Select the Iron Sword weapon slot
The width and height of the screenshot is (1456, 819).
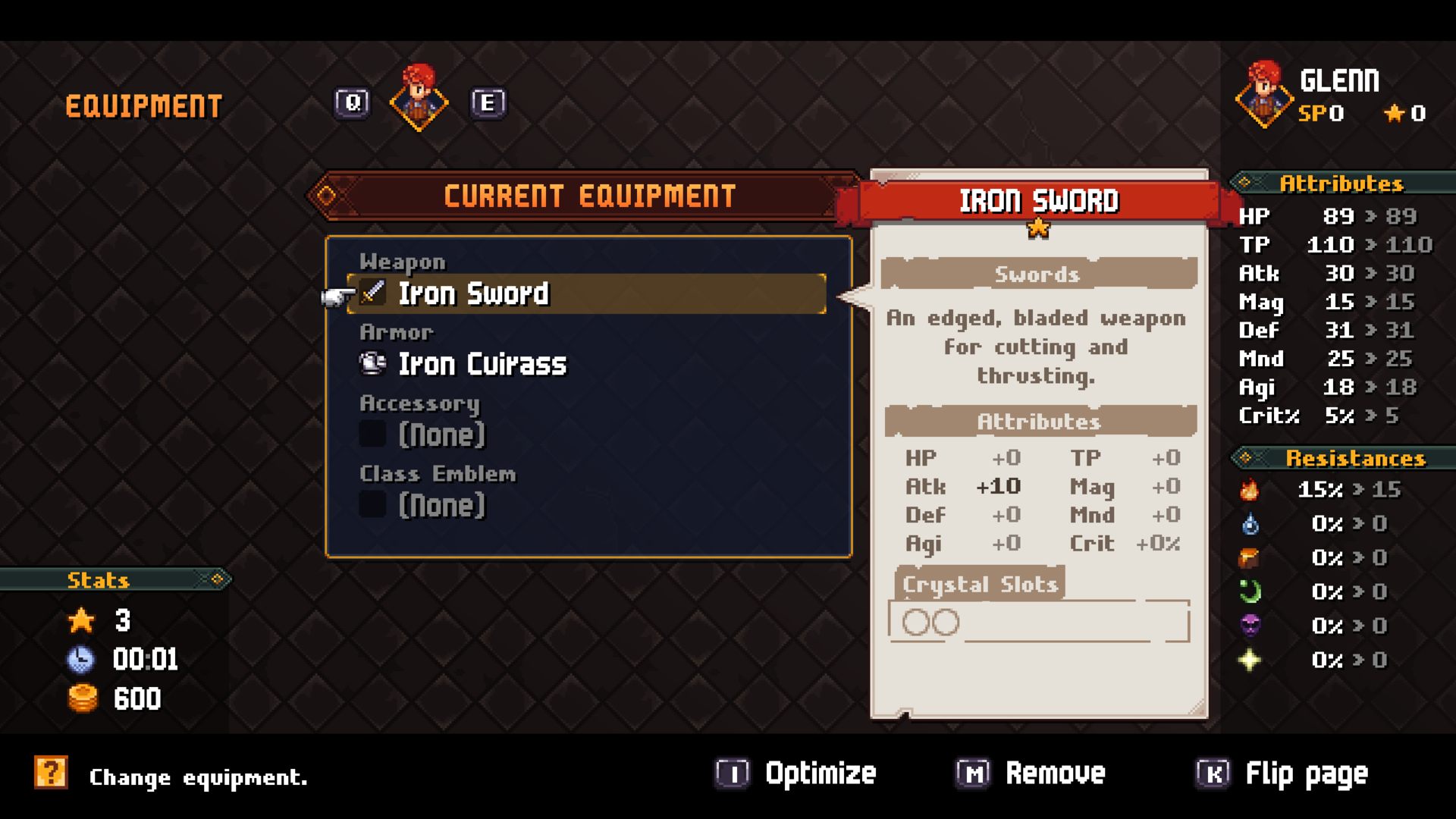pos(585,293)
